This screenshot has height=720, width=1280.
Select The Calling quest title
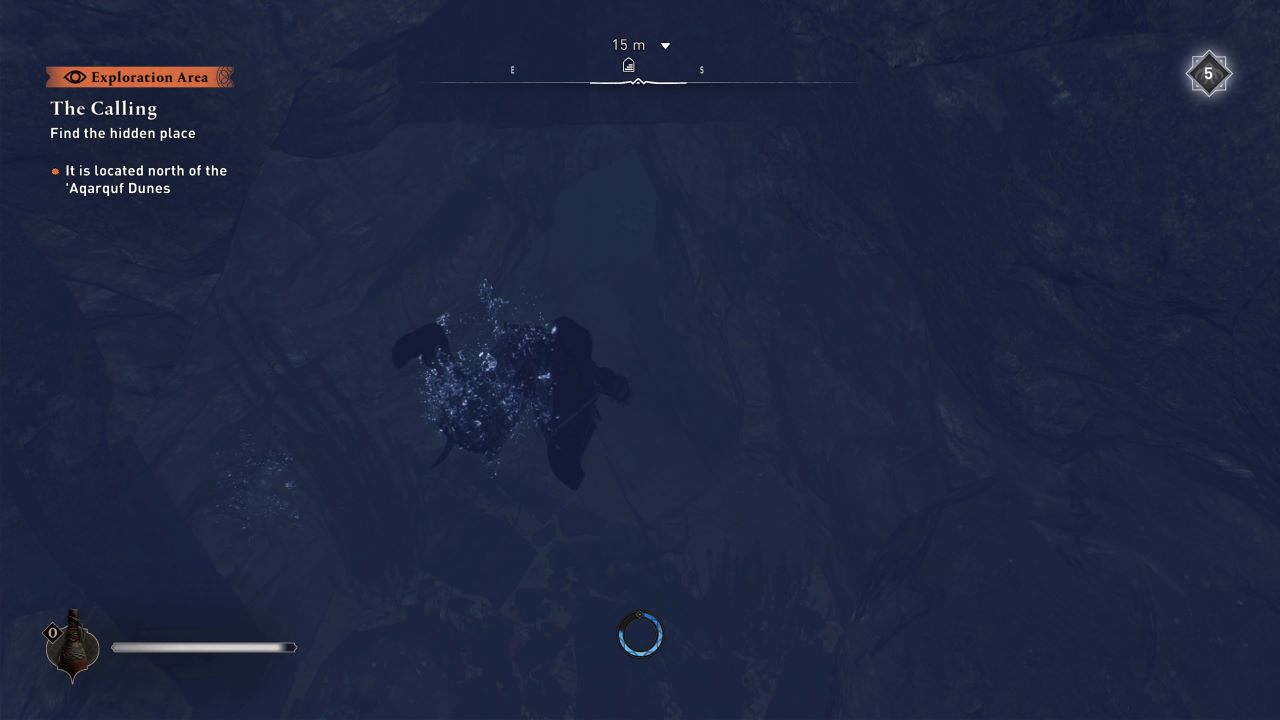[101, 108]
